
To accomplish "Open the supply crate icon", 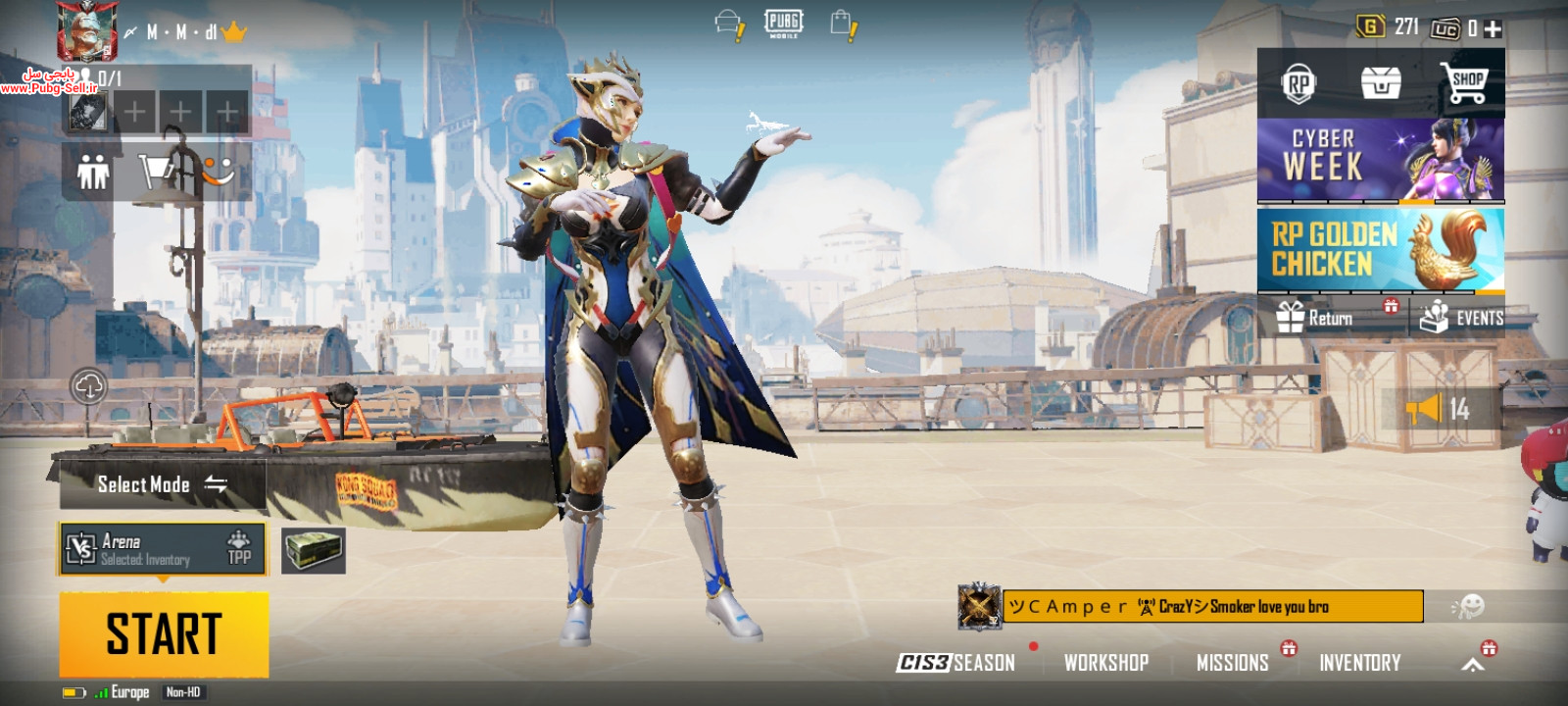I will coord(314,550).
